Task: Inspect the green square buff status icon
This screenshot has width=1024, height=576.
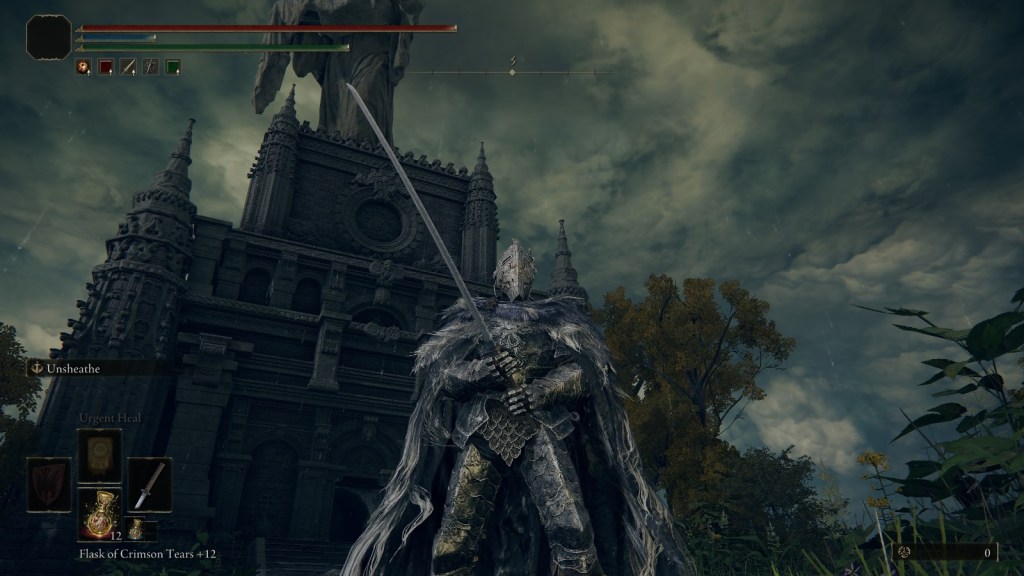Action: click(x=173, y=67)
